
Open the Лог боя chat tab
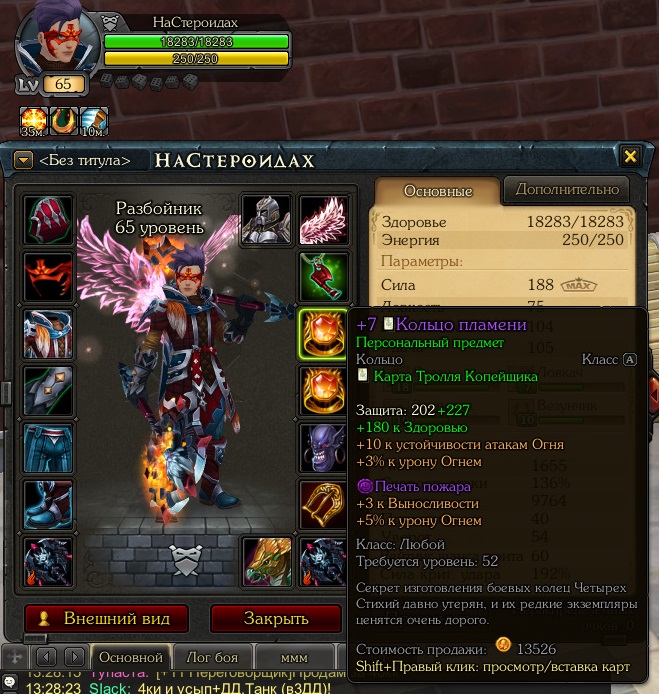coord(211,657)
